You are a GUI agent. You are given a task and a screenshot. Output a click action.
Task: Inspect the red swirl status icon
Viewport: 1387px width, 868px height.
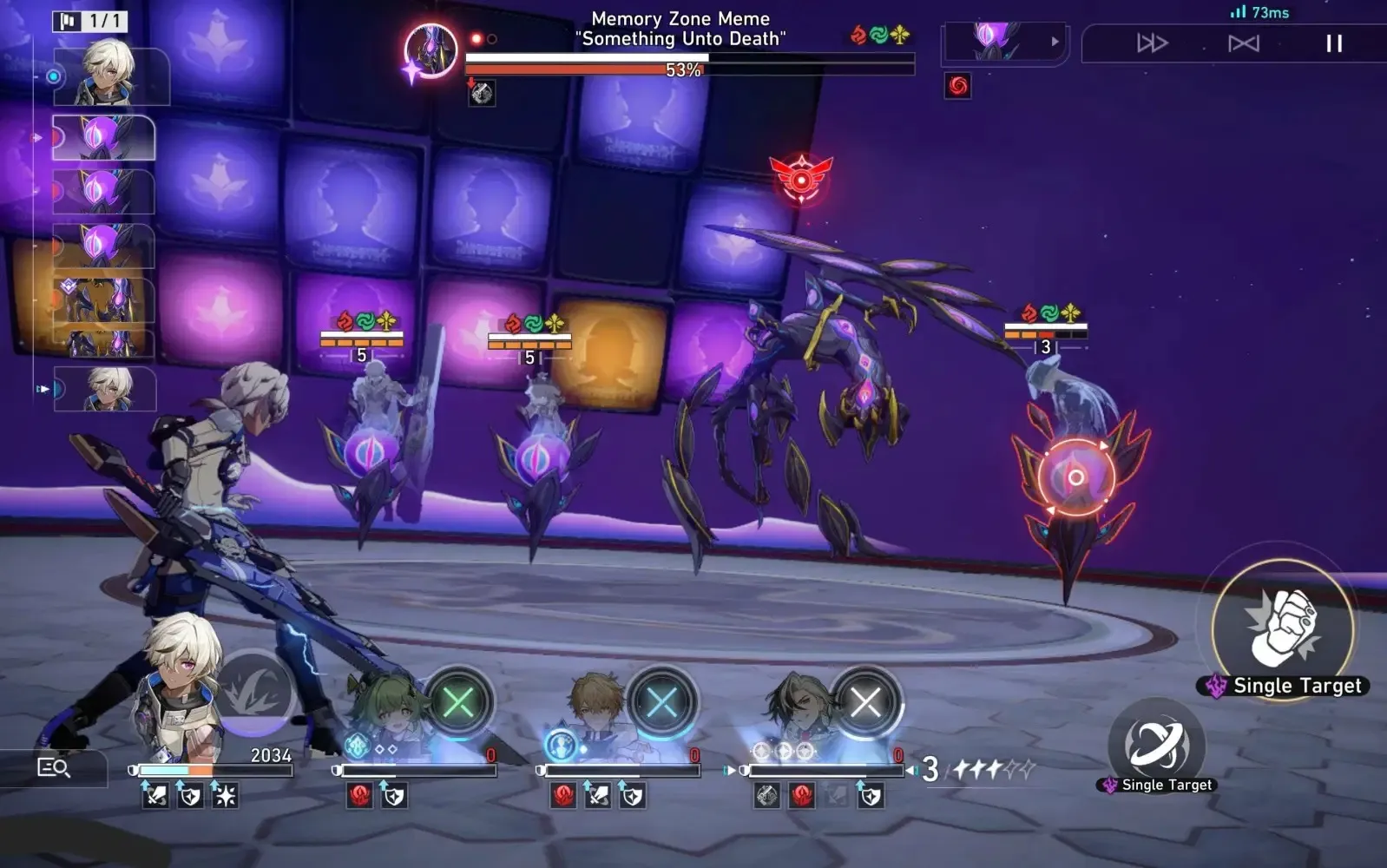pos(958,86)
